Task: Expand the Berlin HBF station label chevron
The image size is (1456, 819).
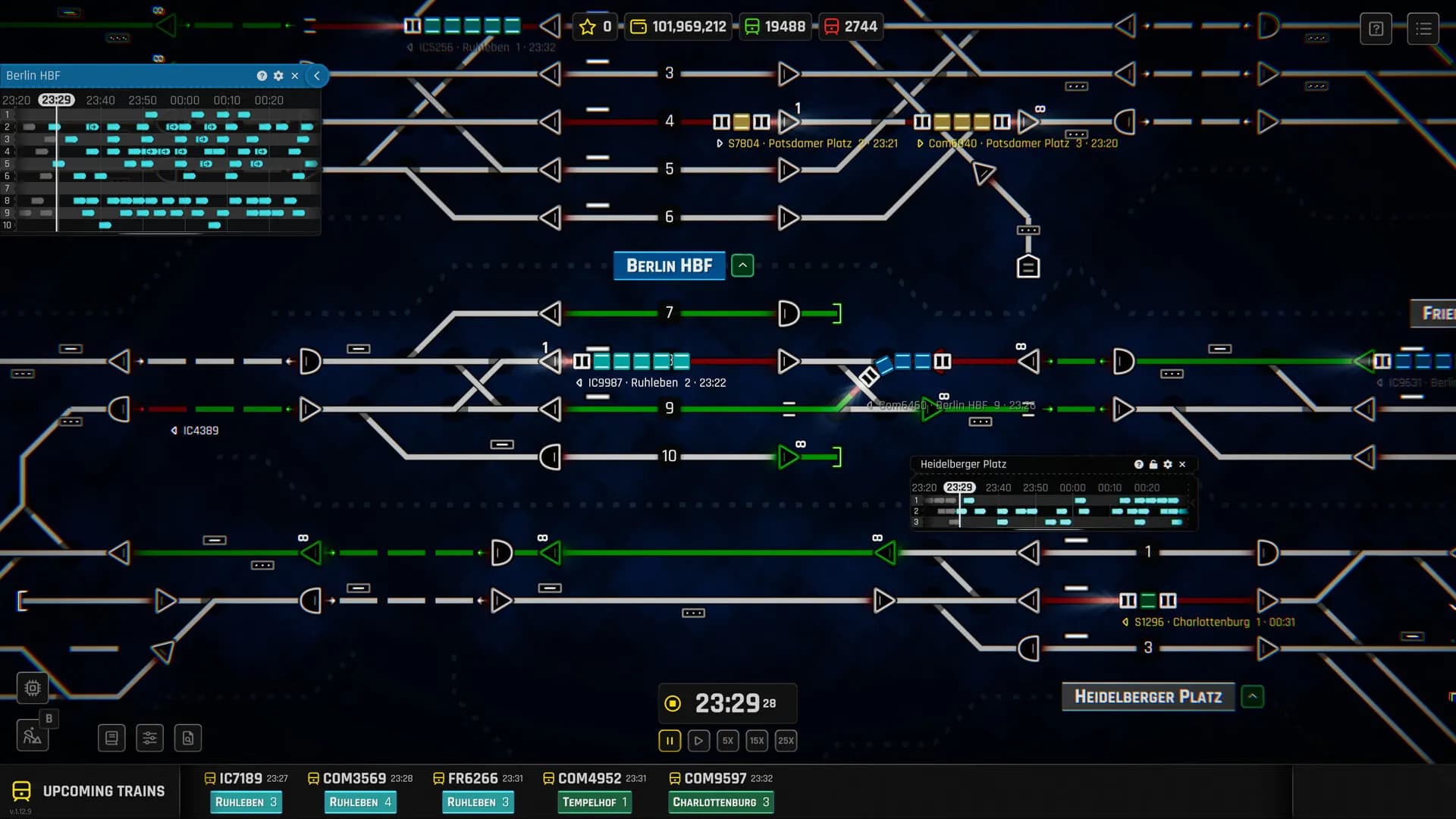Action: [742, 265]
